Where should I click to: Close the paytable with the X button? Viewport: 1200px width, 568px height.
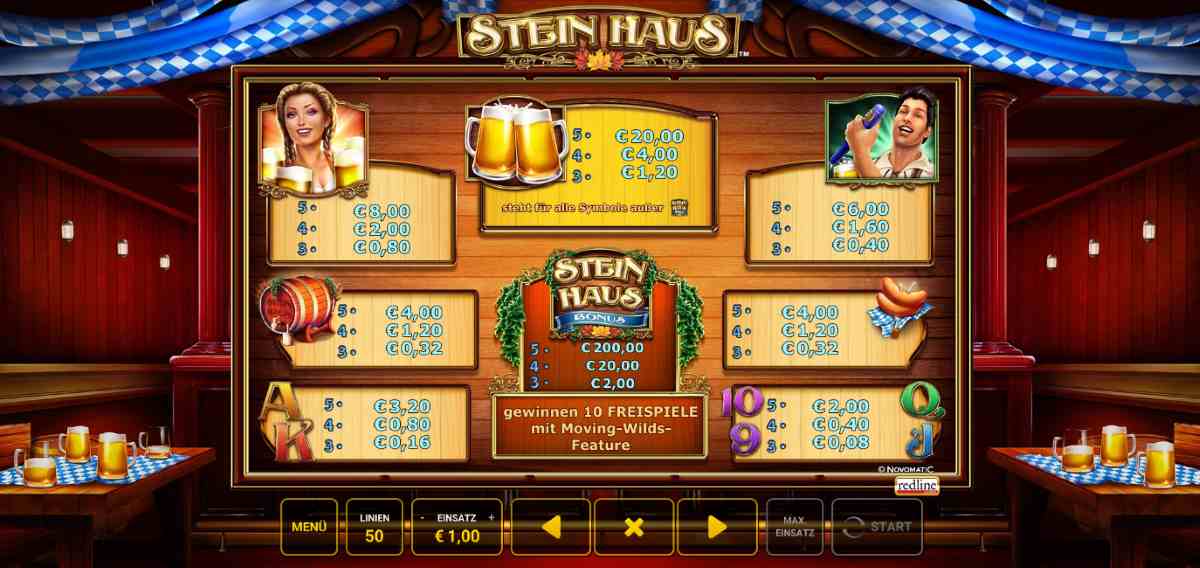click(x=634, y=527)
